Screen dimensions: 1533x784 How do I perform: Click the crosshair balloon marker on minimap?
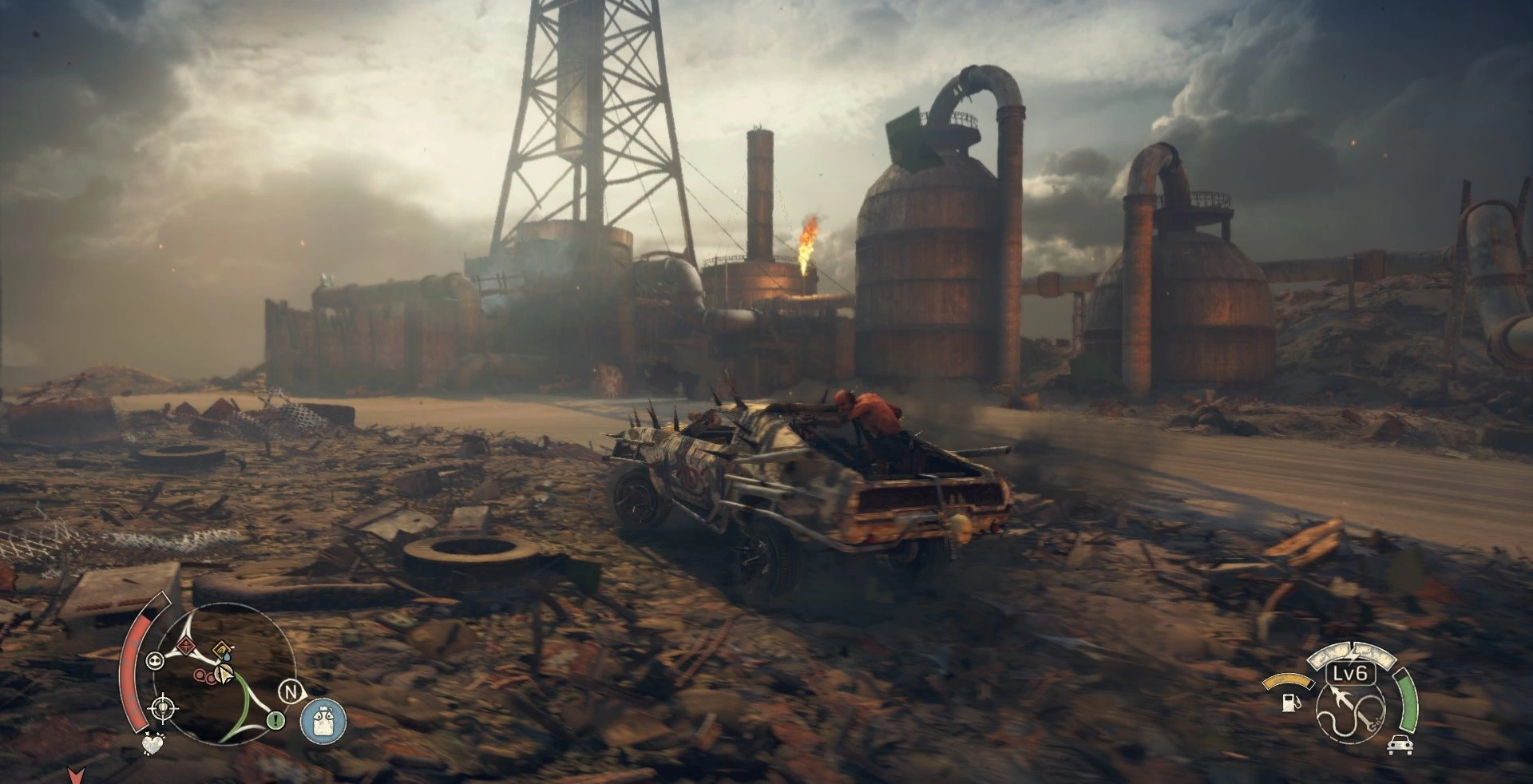(x=164, y=707)
